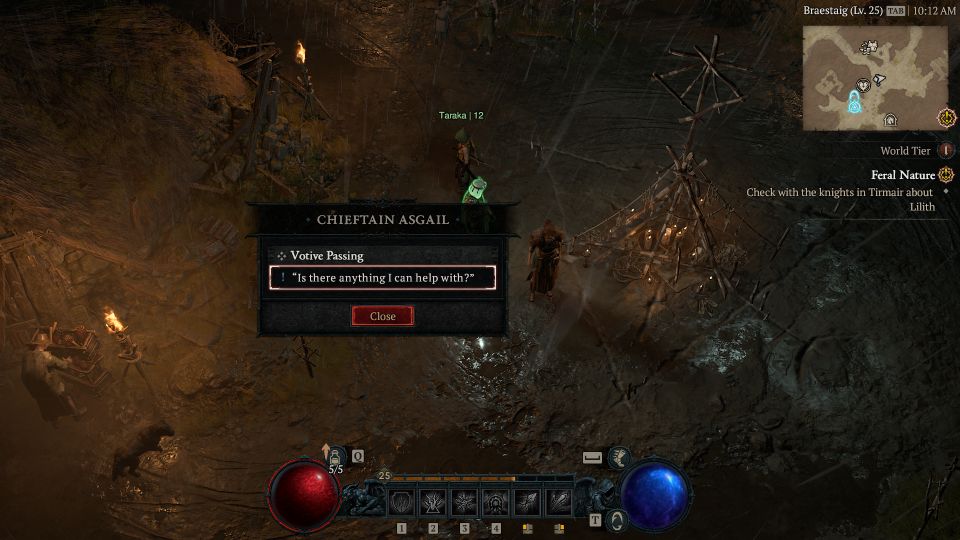Choose "Is there anything I can help with?"
Screen dimensions: 960x540
click(x=382, y=278)
